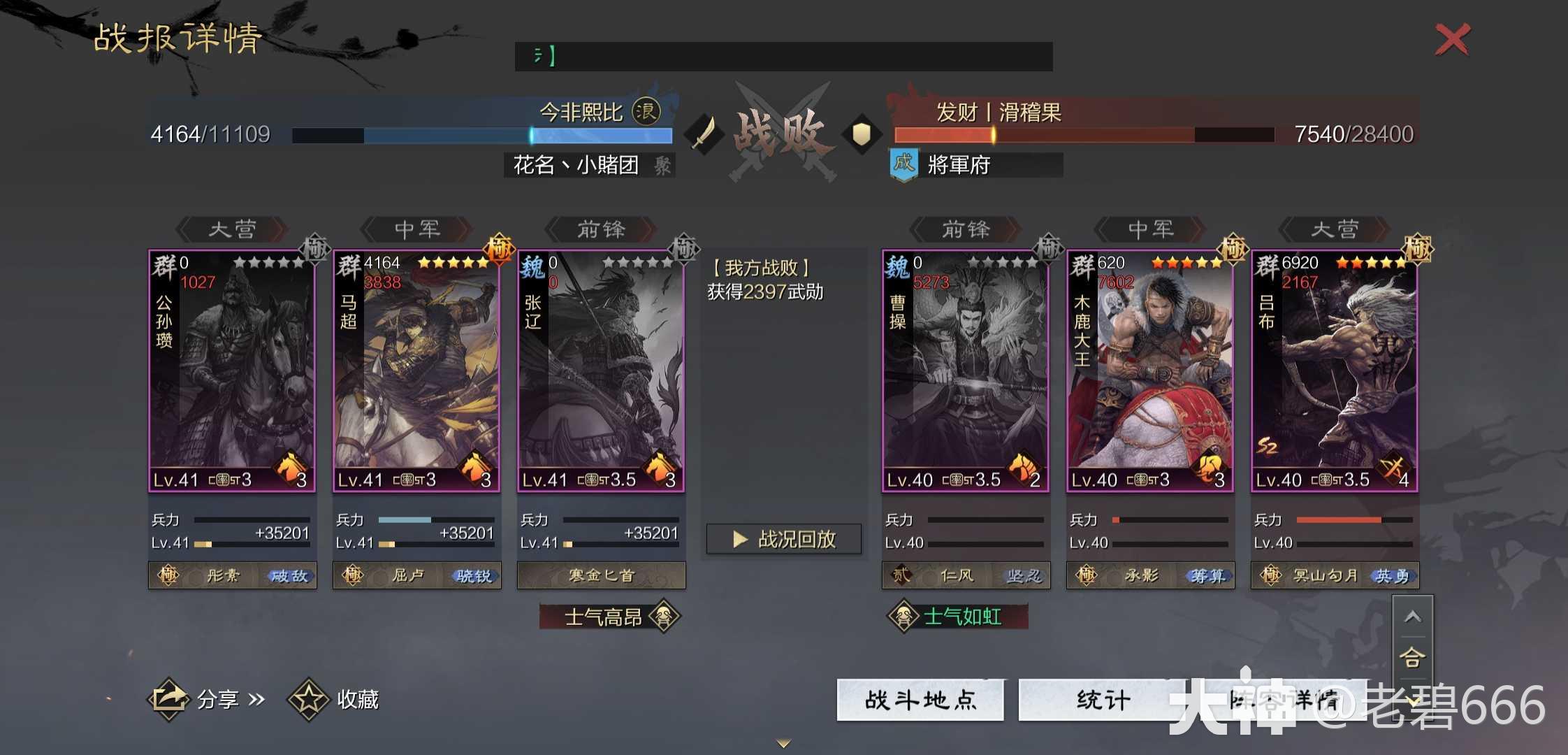Click the 战斗地点 button
The image size is (1568, 755).
(x=920, y=699)
